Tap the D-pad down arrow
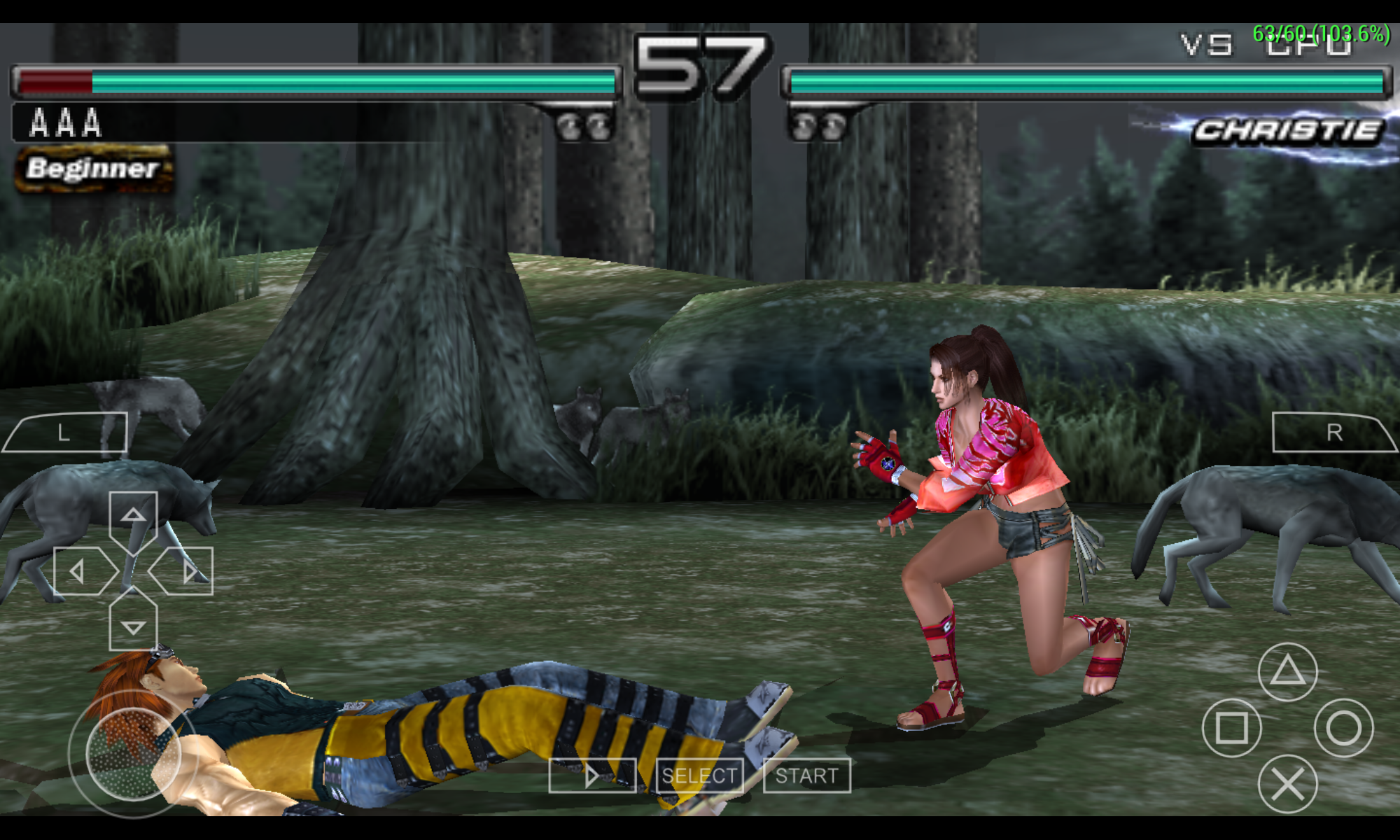Viewport: 1400px width, 840px height. (x=133, y=626)
